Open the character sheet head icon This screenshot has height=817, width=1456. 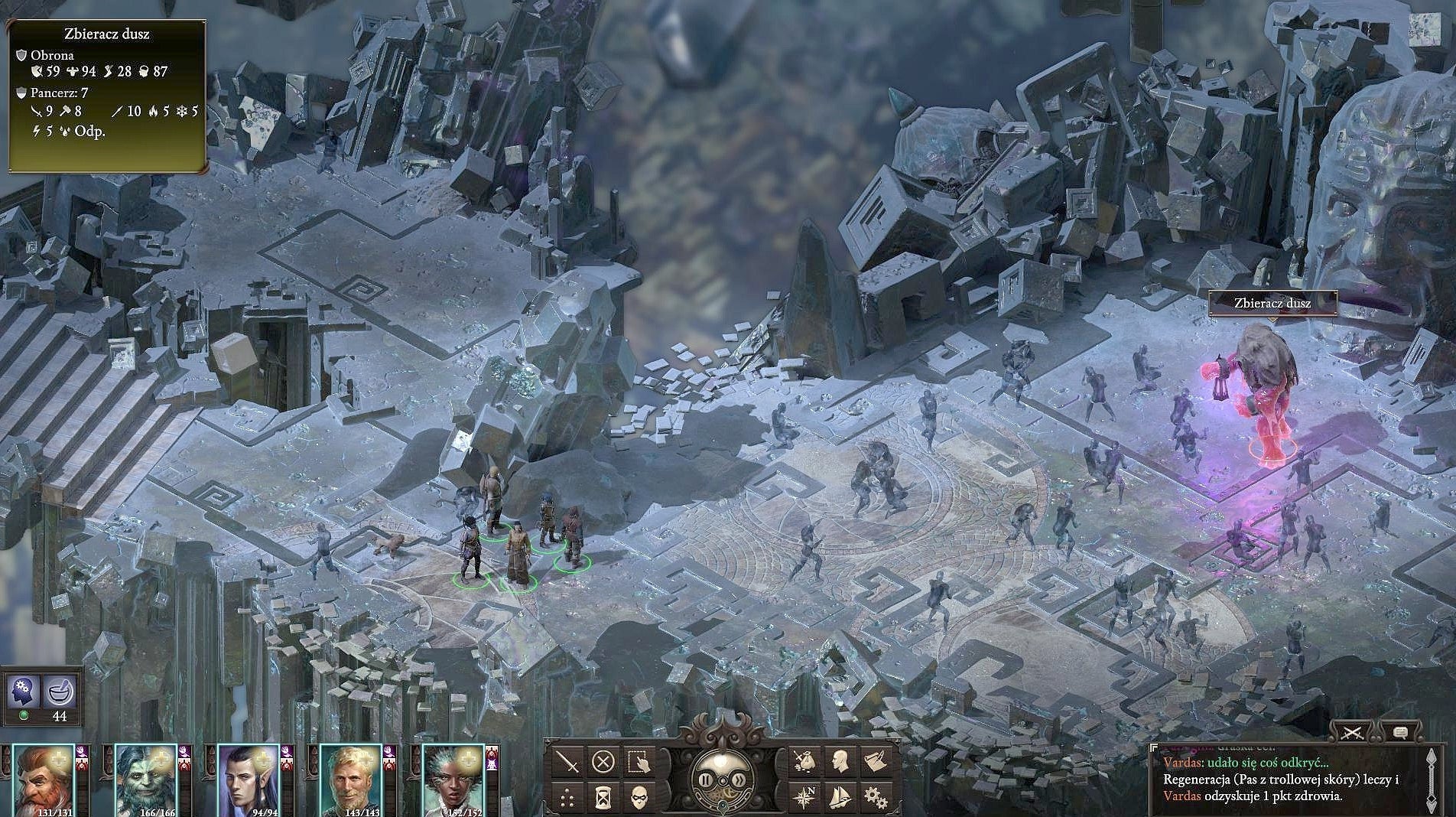839,762
